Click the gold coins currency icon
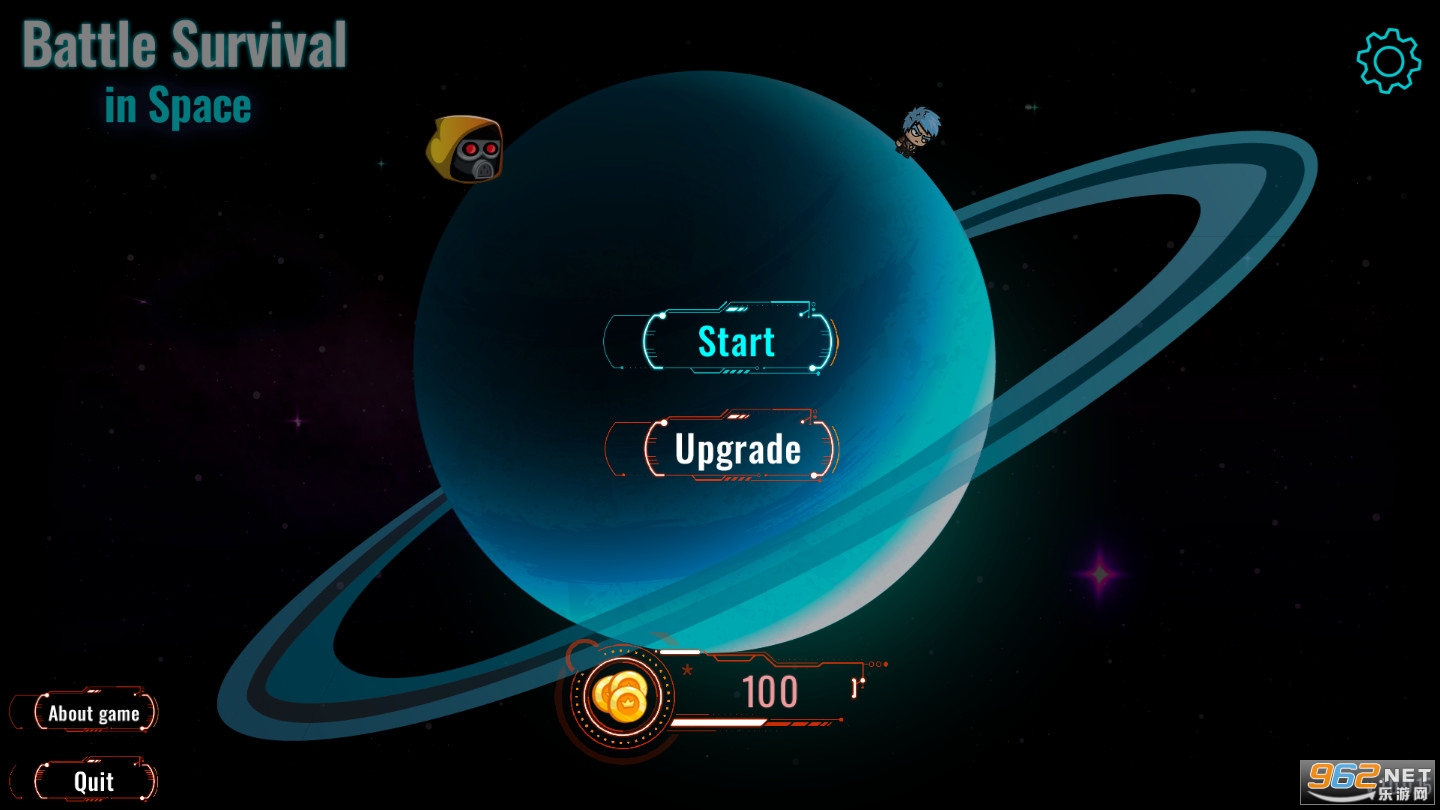 tap(622, 695)
